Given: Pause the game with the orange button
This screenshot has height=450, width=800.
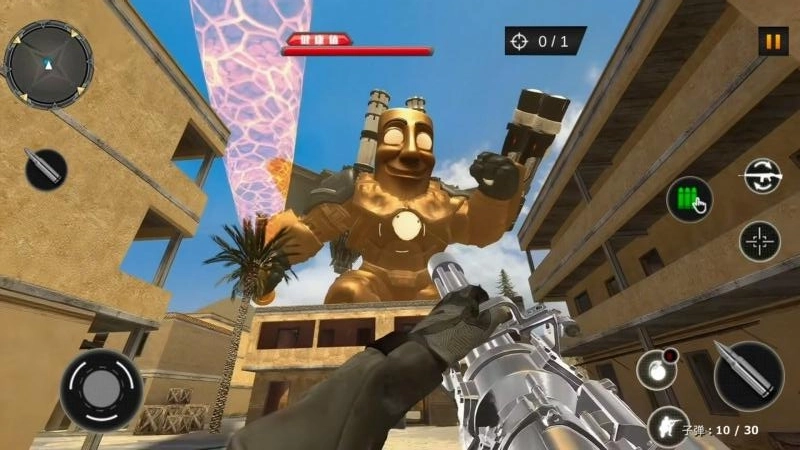Looking at the screenshot, I should click(771, 42).
